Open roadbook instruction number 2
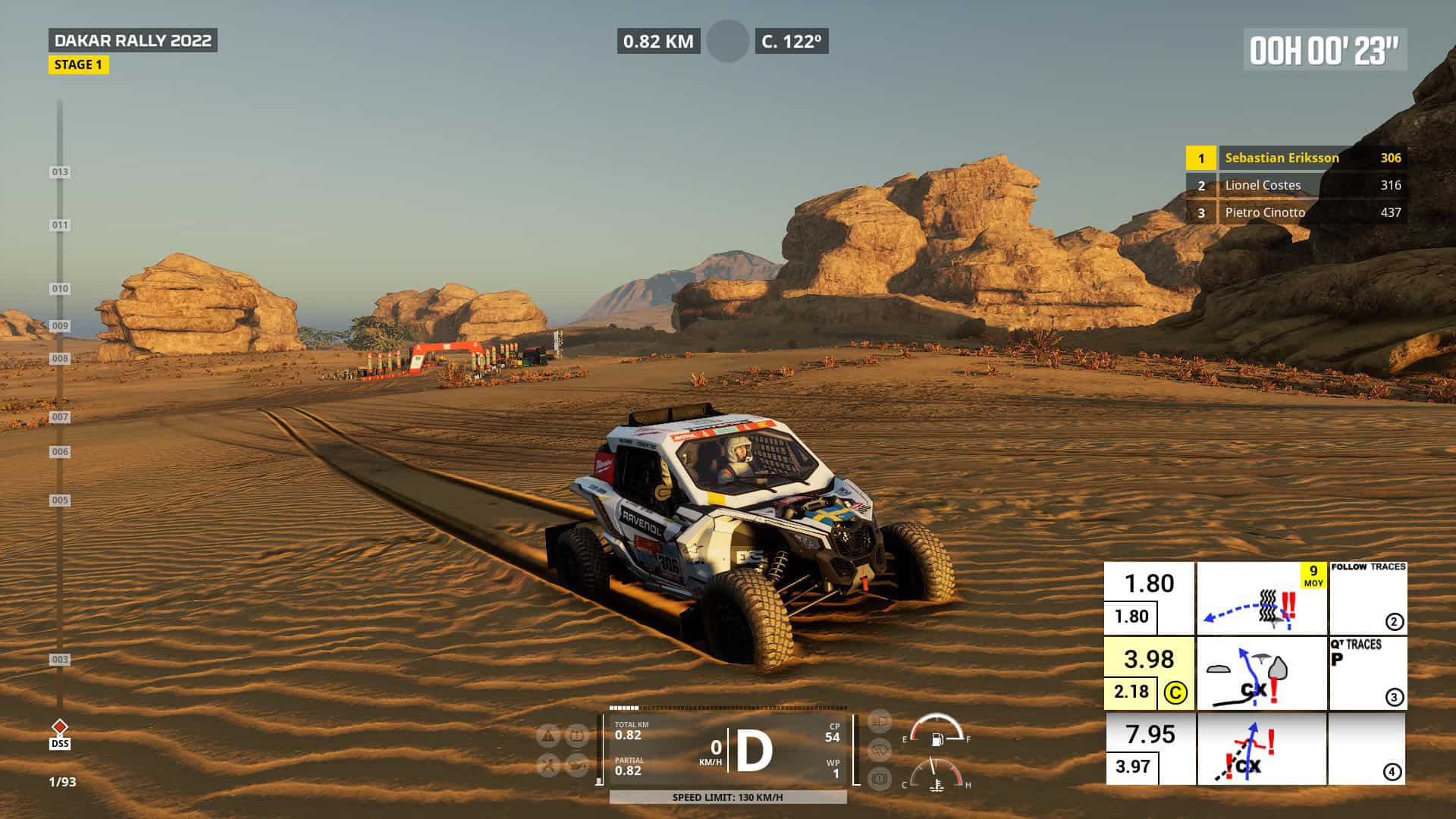 coord(1394,622)
